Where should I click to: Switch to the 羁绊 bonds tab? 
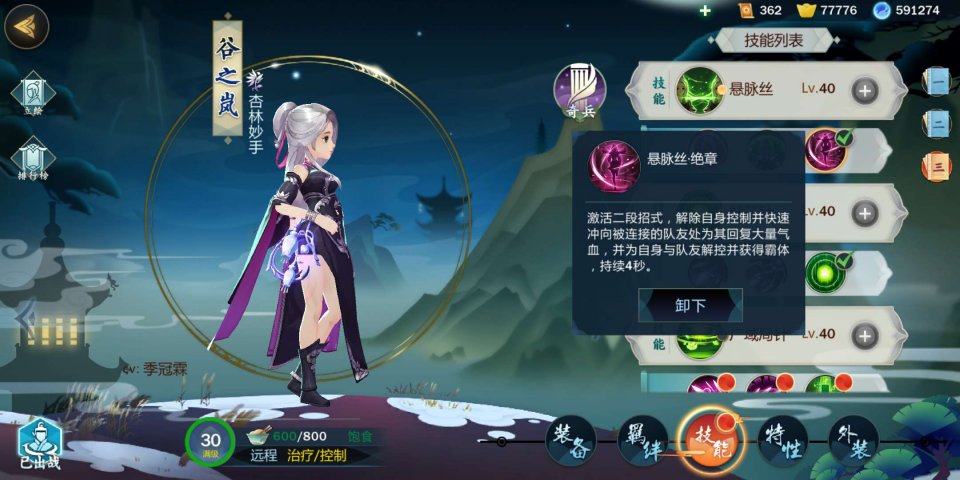tap(642, 441)
